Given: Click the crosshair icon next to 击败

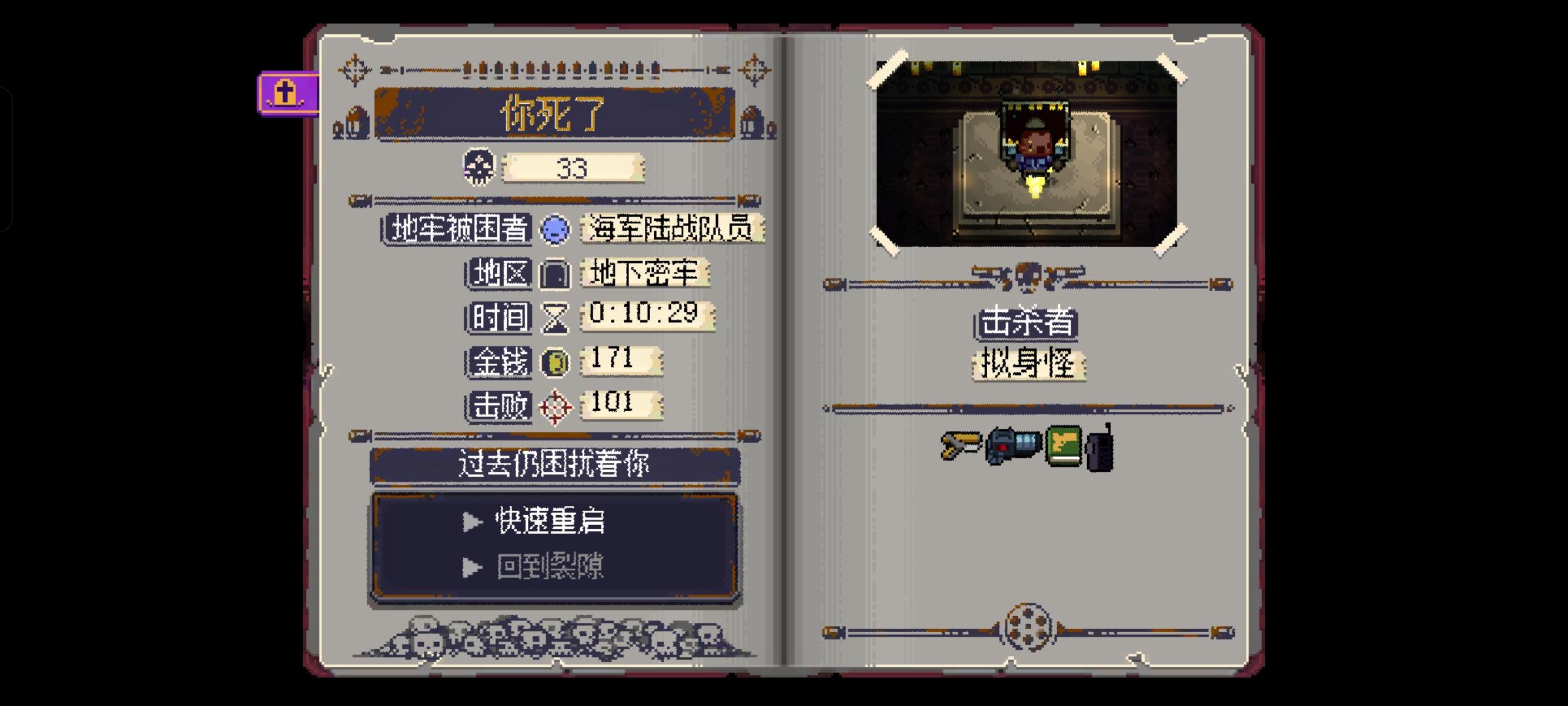Looking at the screenshot, I should (x=556, y=405).
